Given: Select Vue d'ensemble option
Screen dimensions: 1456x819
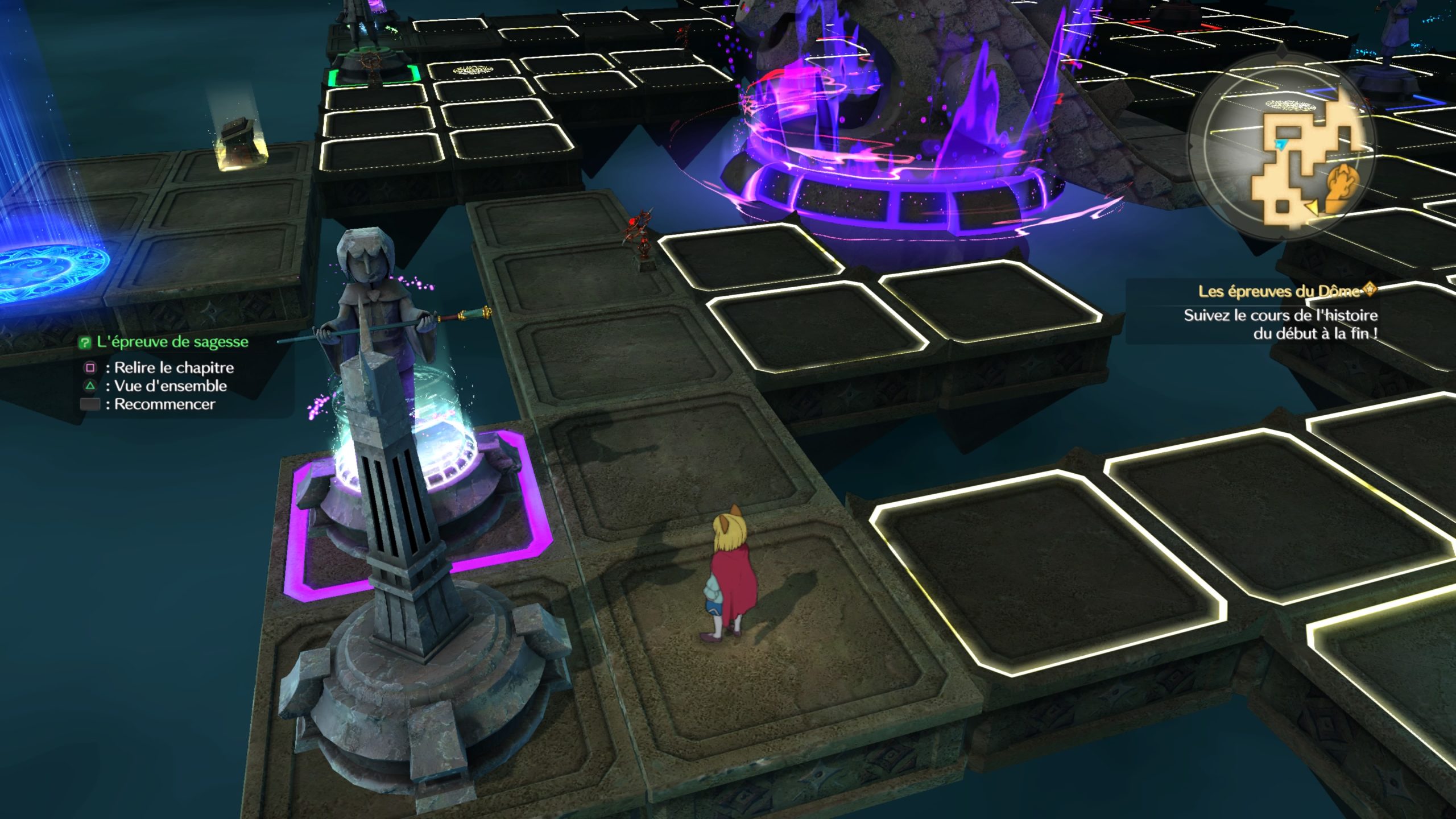Looking at the screenshot, I should pos(169,386).
